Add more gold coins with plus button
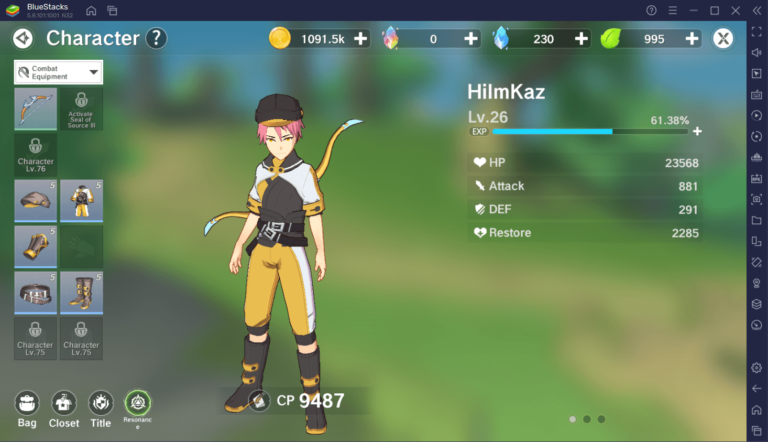The height and width of the screenshot is (442, 768). 361,39
